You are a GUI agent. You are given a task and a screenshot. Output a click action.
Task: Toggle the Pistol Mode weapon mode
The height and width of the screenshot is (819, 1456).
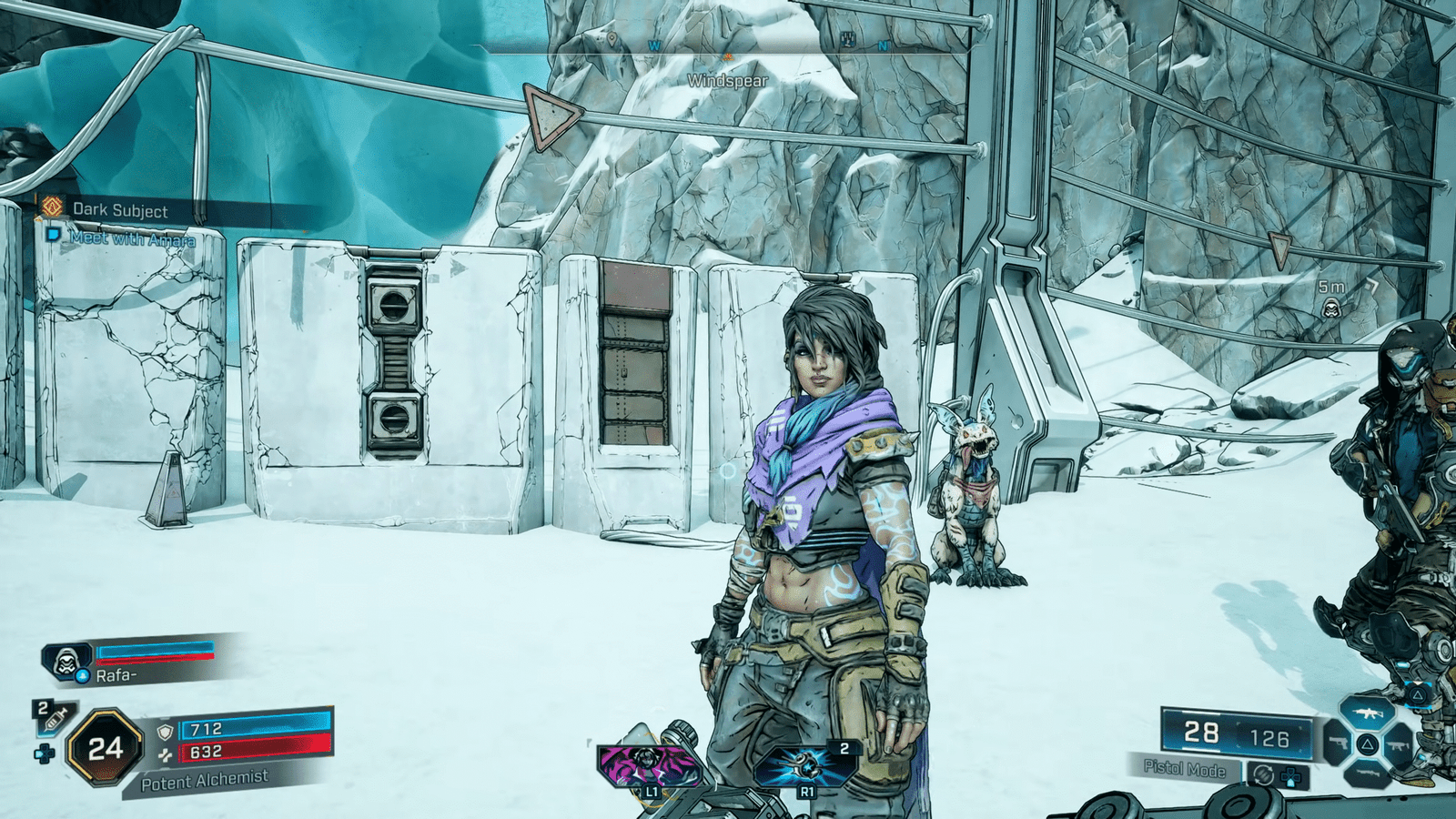pos(1185,769)
